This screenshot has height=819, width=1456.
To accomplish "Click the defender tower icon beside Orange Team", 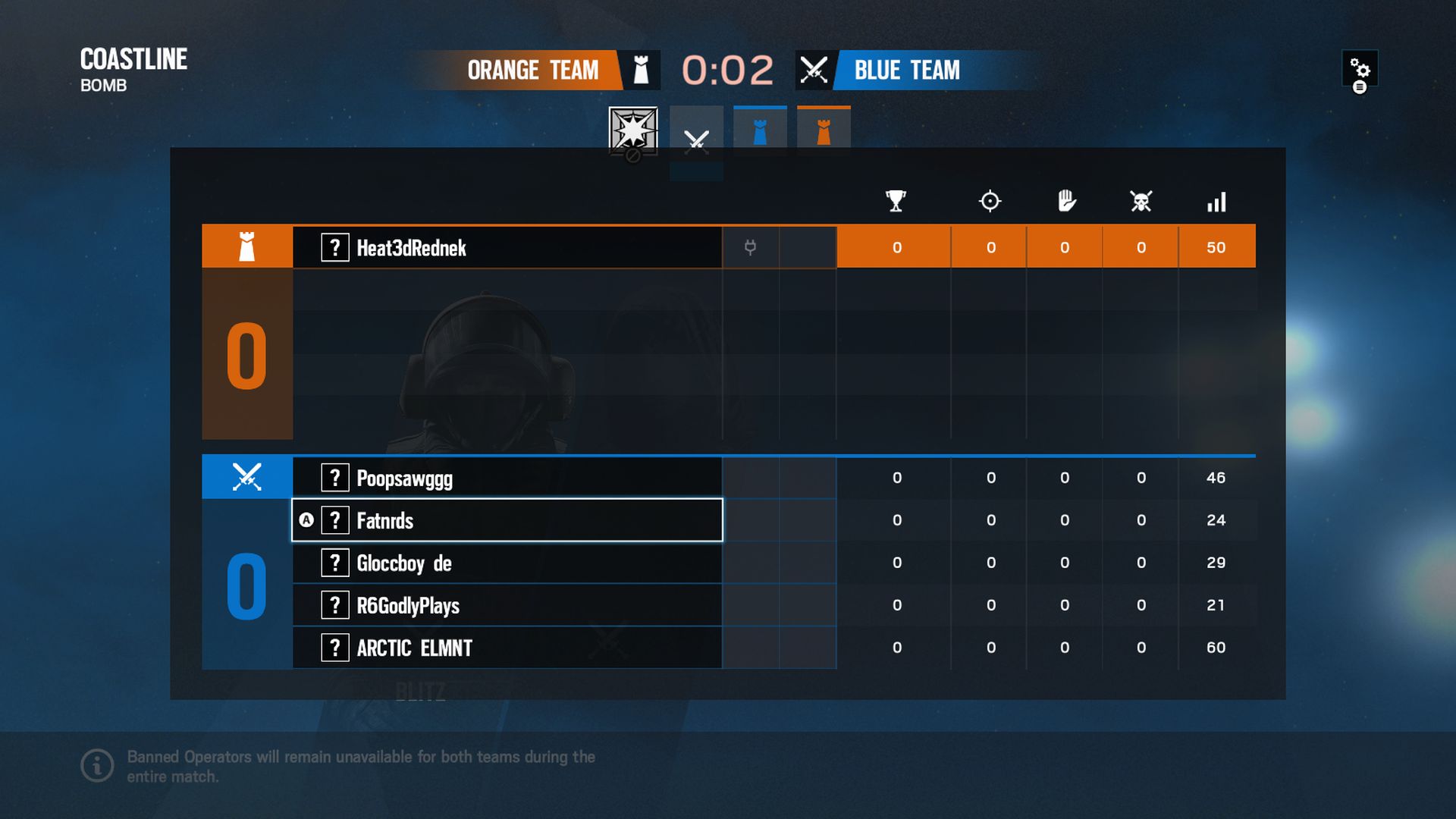I will [x=641, y=70].
